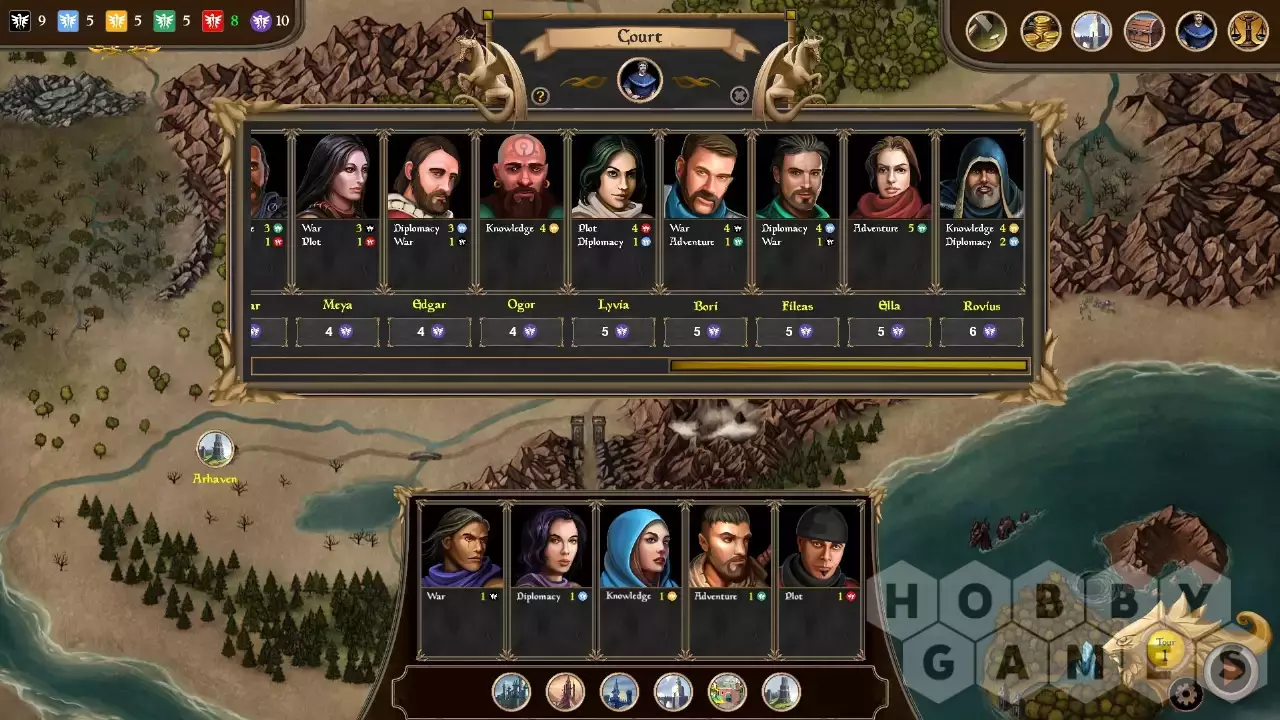
Task: Click the Arhaven city marker on the map
Action: point(215,449)
